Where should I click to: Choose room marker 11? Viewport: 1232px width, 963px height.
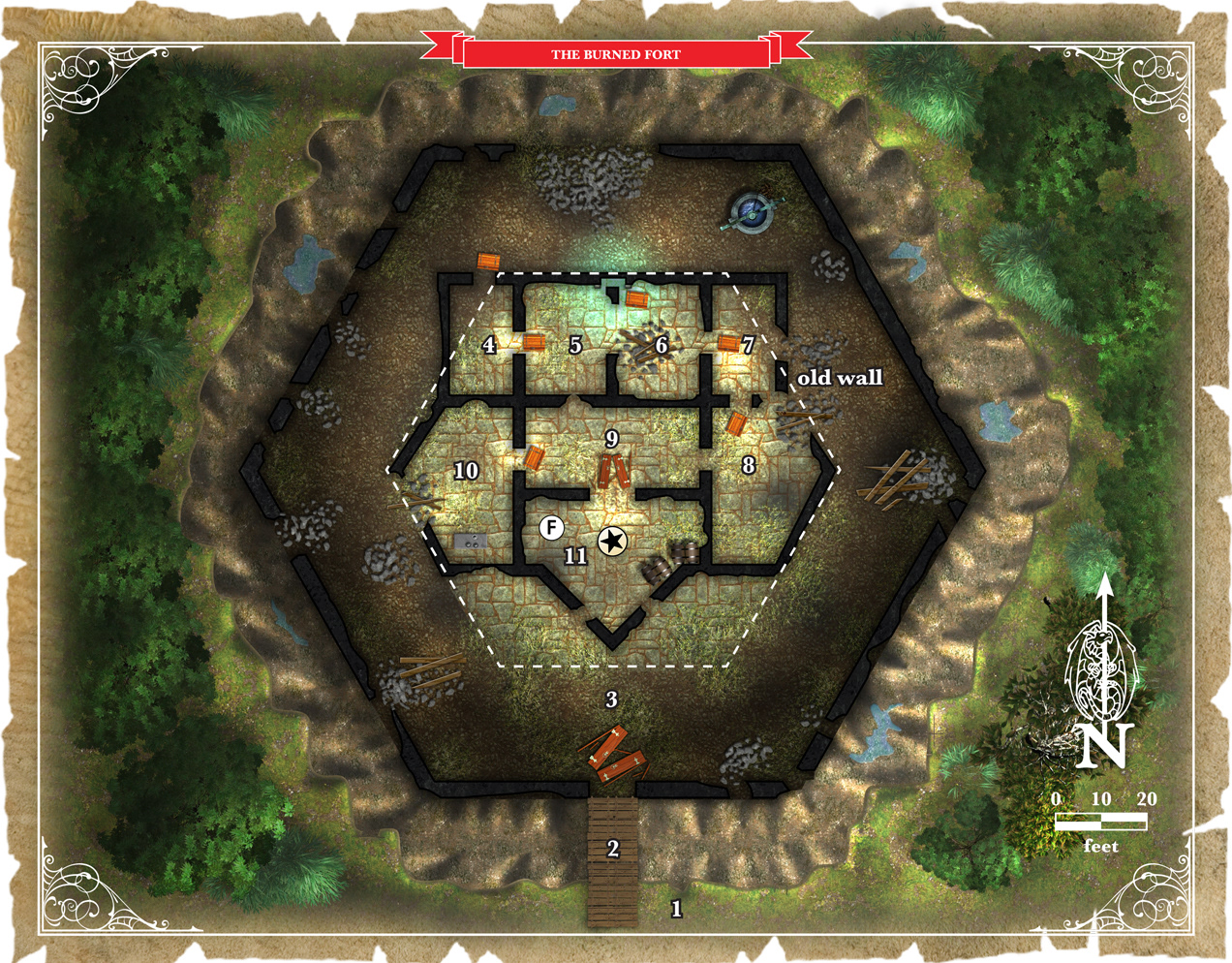click(575, 555)
